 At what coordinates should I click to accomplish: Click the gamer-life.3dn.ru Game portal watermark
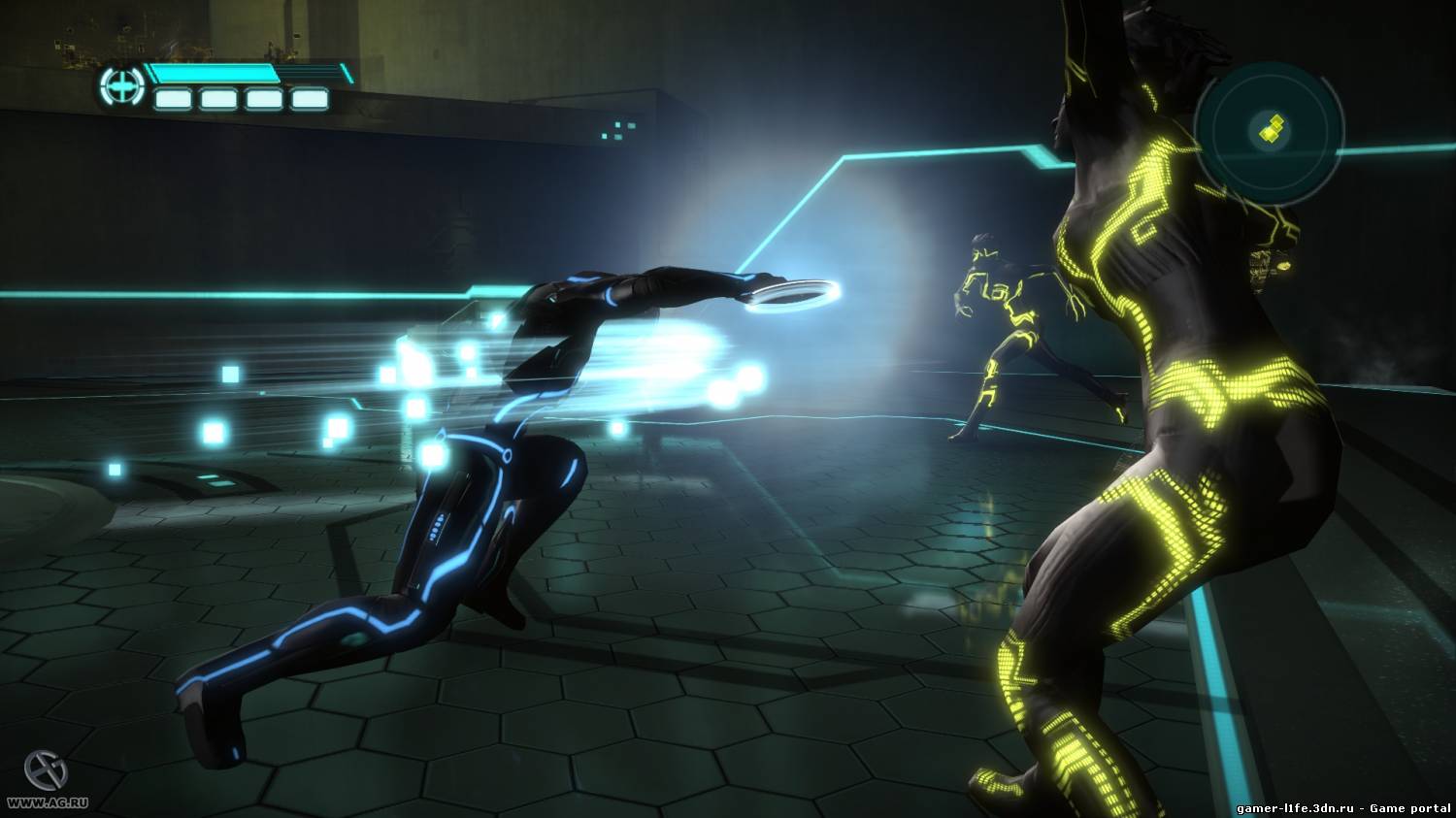pyautogui.click(x=1344, y=807)
